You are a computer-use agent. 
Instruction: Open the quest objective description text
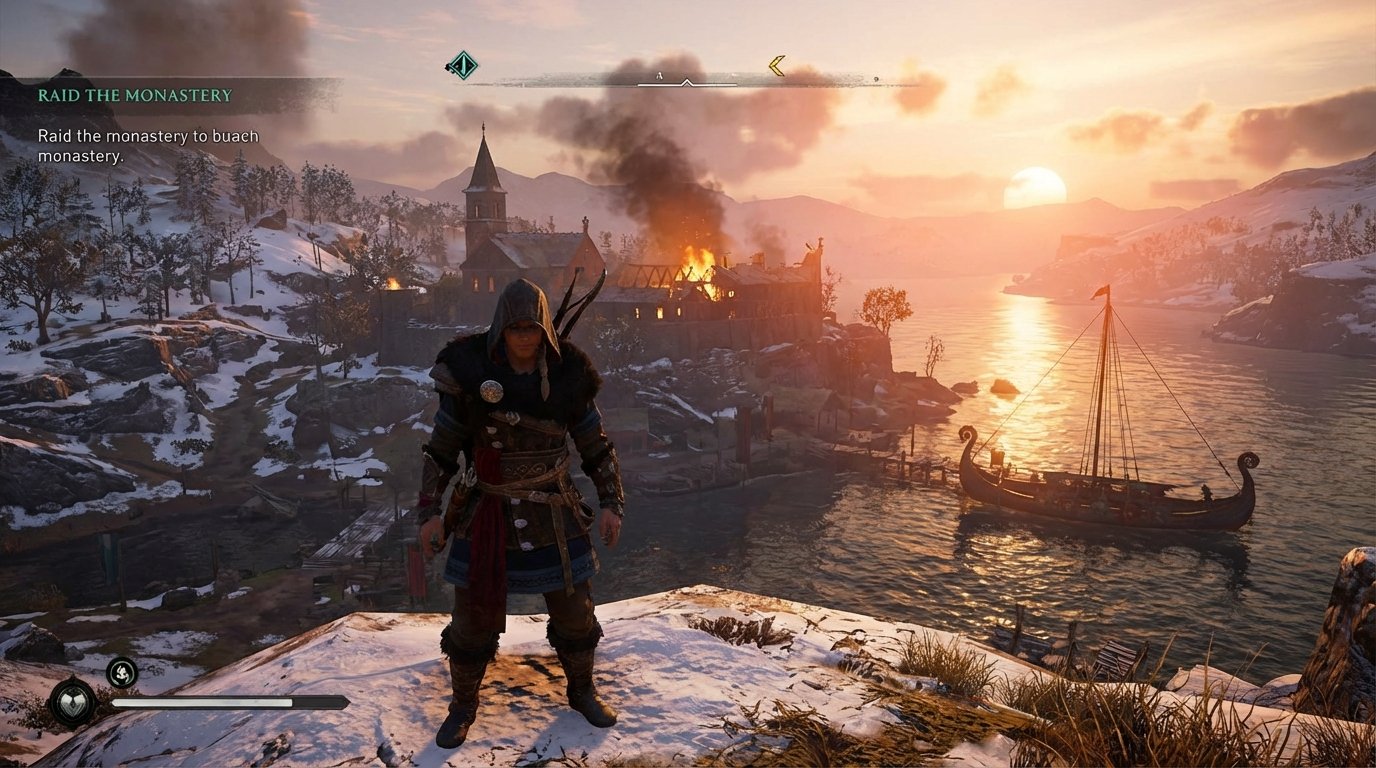(147, 143)
